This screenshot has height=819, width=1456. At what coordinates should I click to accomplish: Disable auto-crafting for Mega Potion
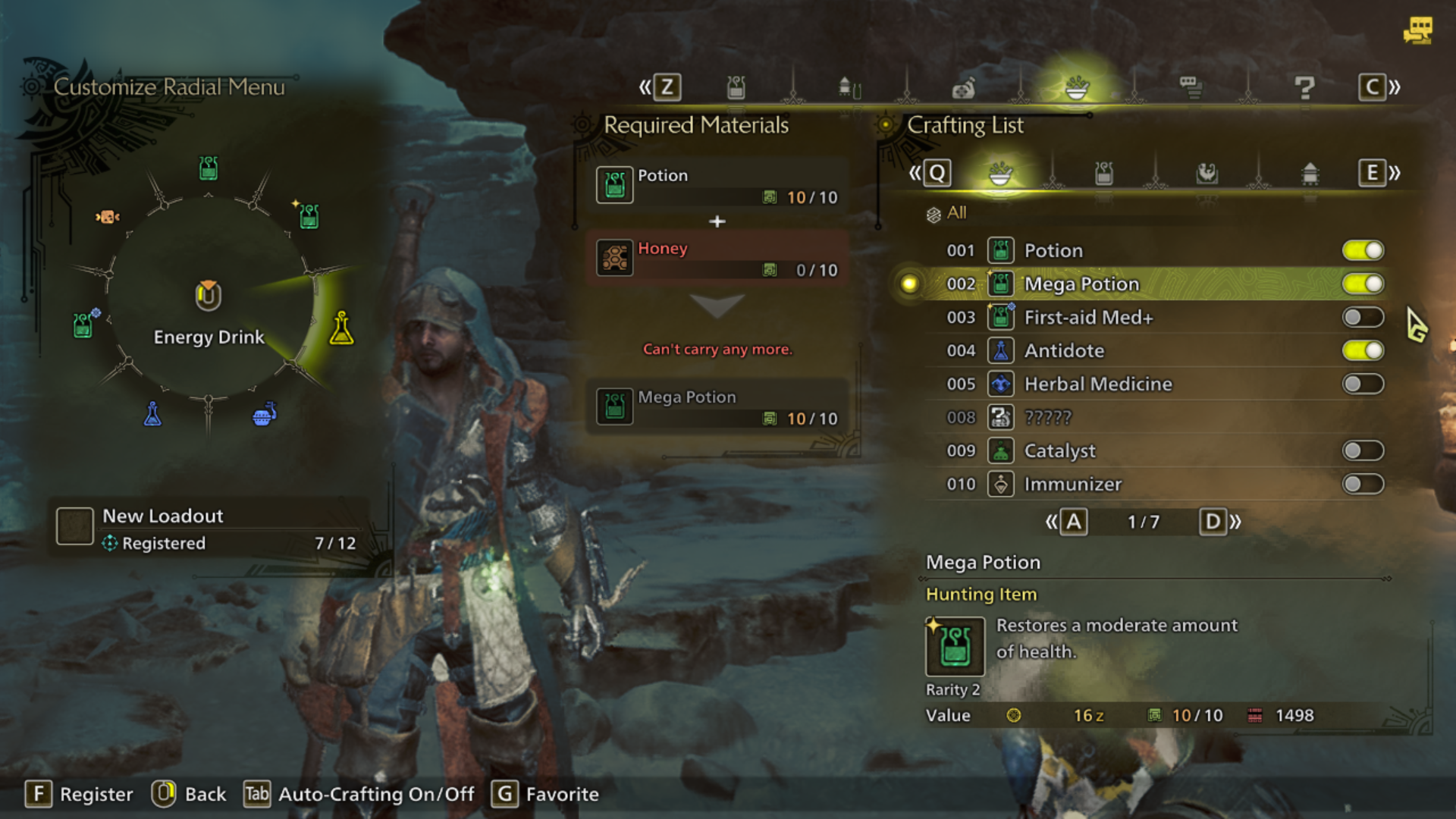coord(1363,283)
